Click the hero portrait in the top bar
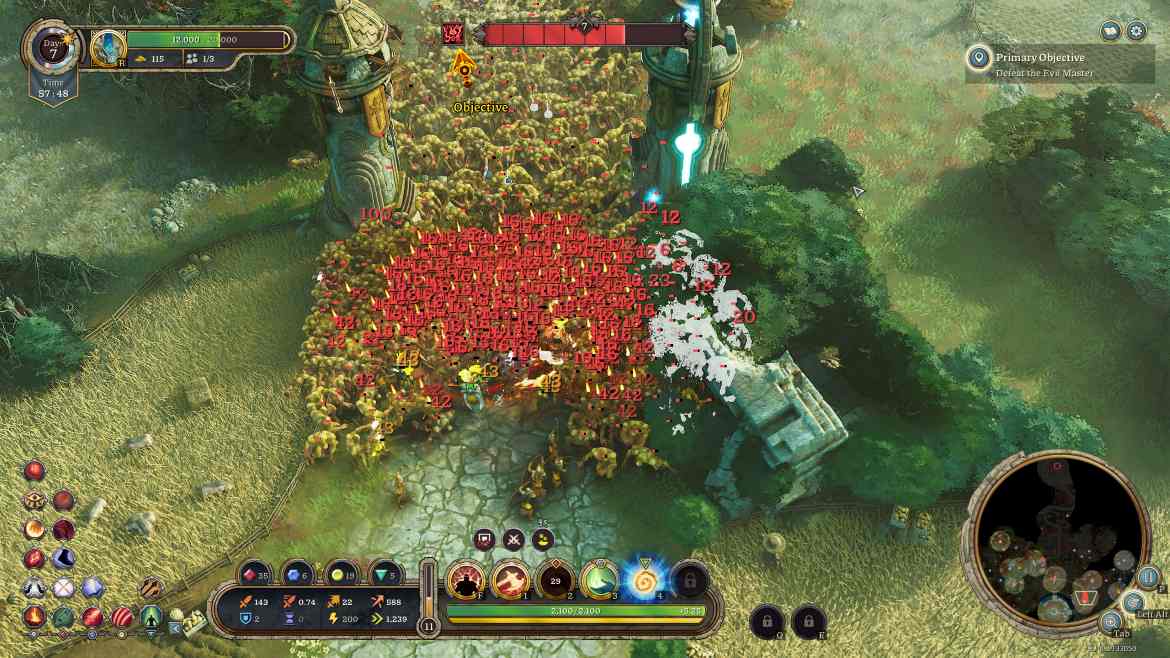1170x658 pixels. [108, 47]
